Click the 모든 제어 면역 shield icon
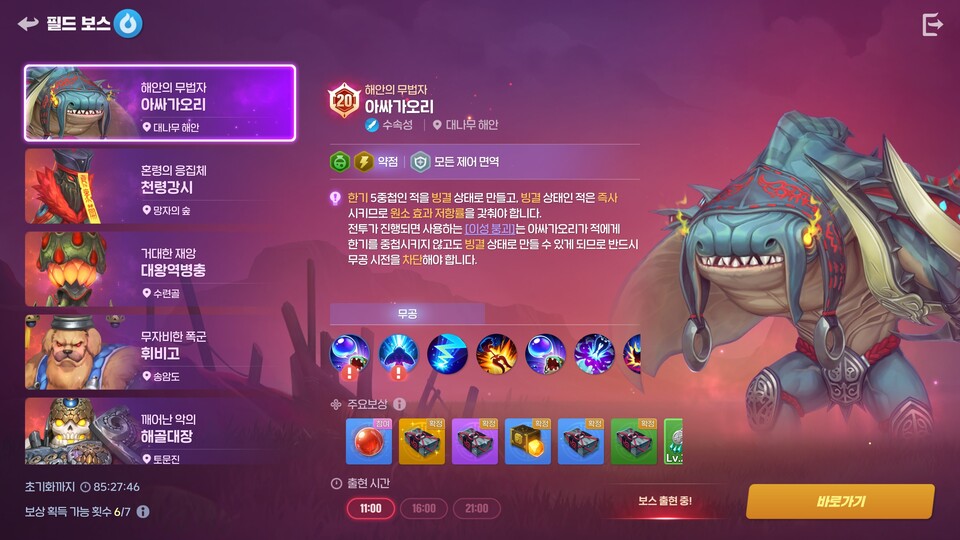This screenshot has height=540, width=960. 420,161
